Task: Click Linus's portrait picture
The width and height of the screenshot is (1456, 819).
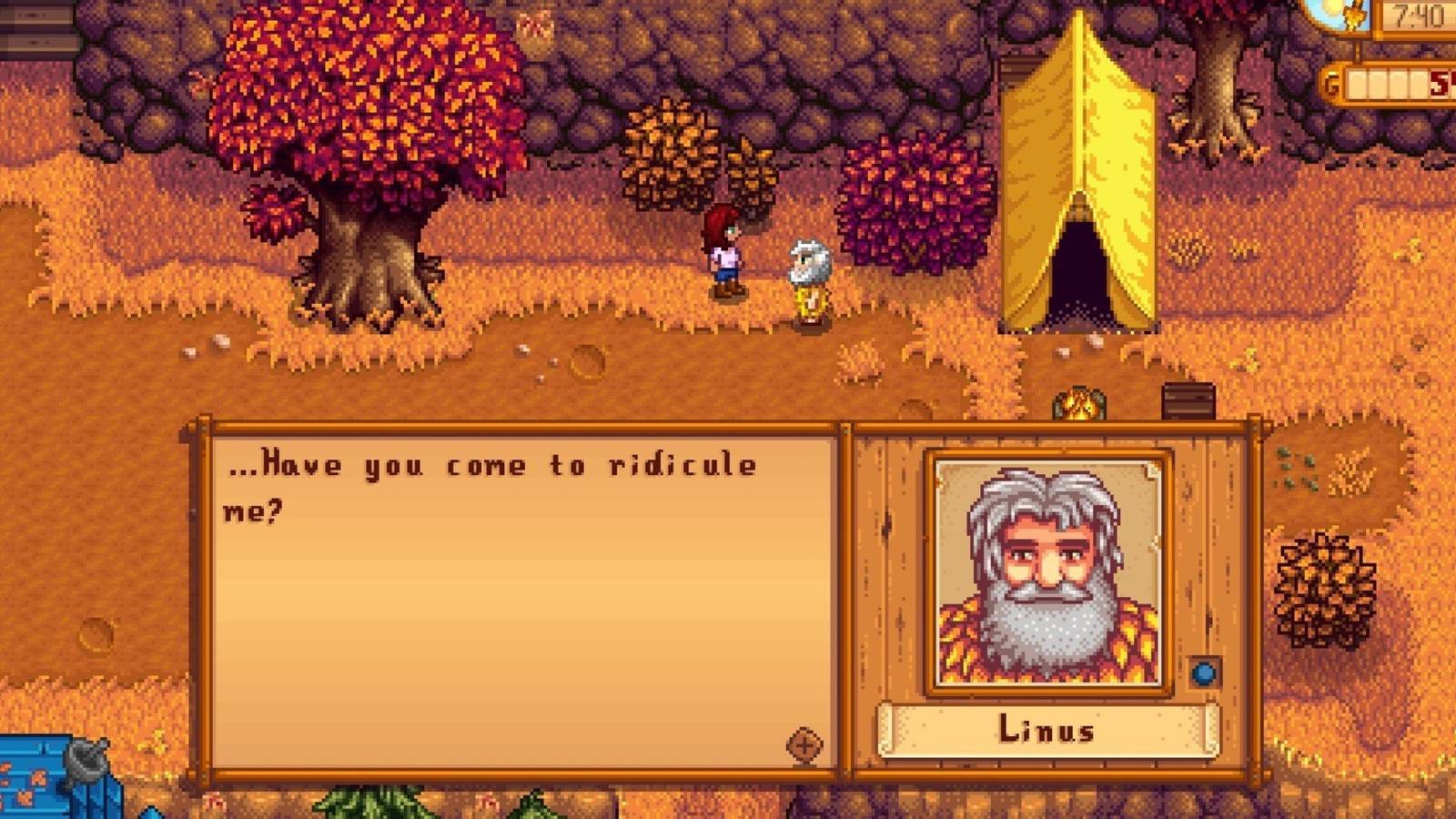Action: tap(1046, 573)
